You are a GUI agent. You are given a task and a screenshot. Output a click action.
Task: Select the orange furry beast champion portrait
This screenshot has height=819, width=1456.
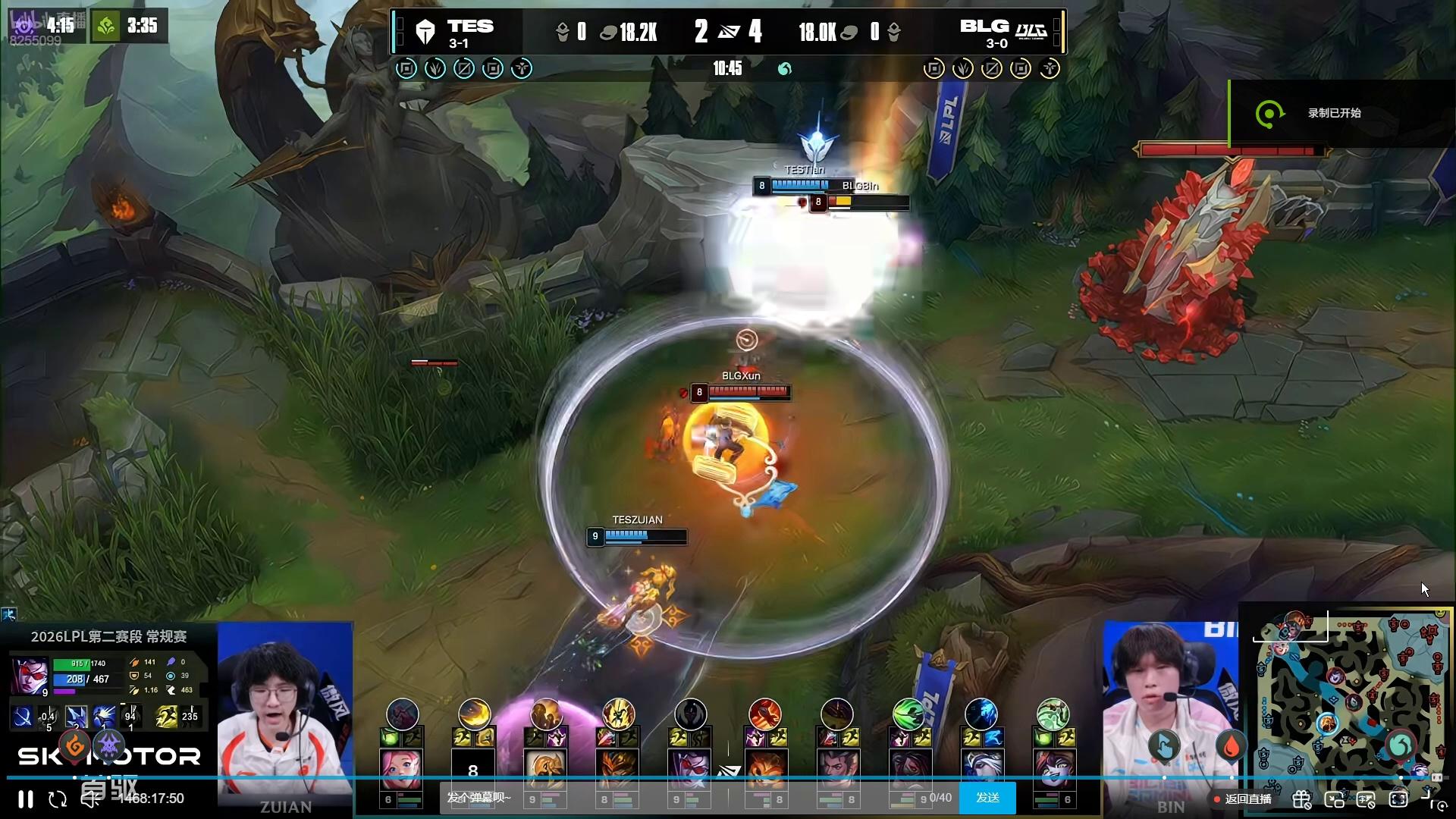pos(764,769)
